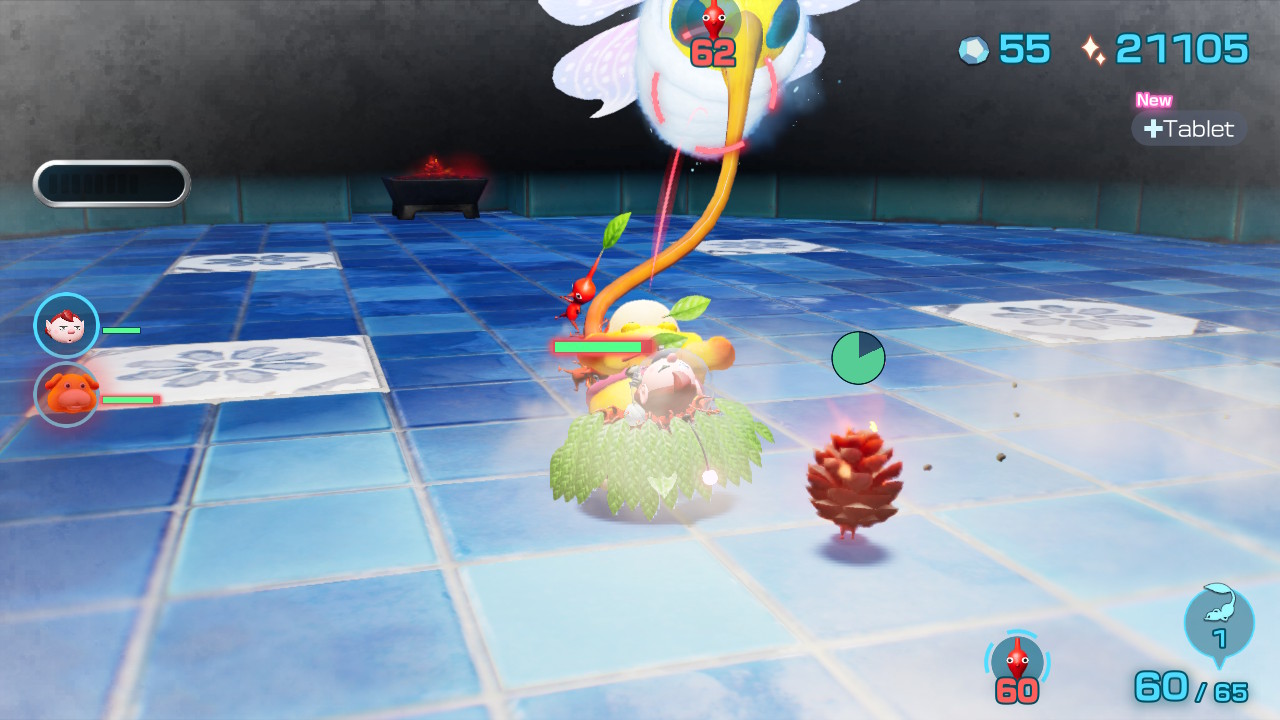Select the orange dog companion portrait

(64, 395)
